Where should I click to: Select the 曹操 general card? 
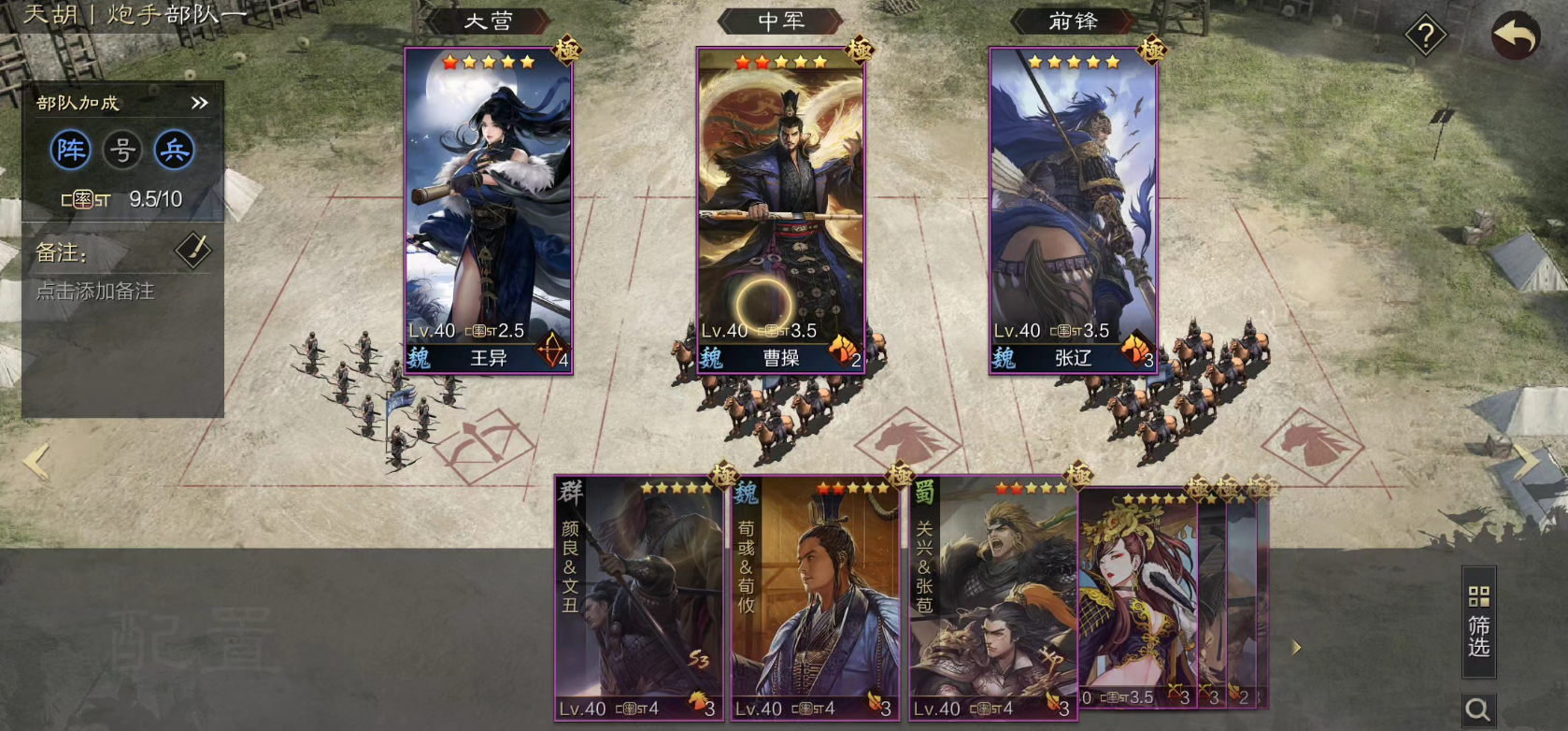click(780, 210)
